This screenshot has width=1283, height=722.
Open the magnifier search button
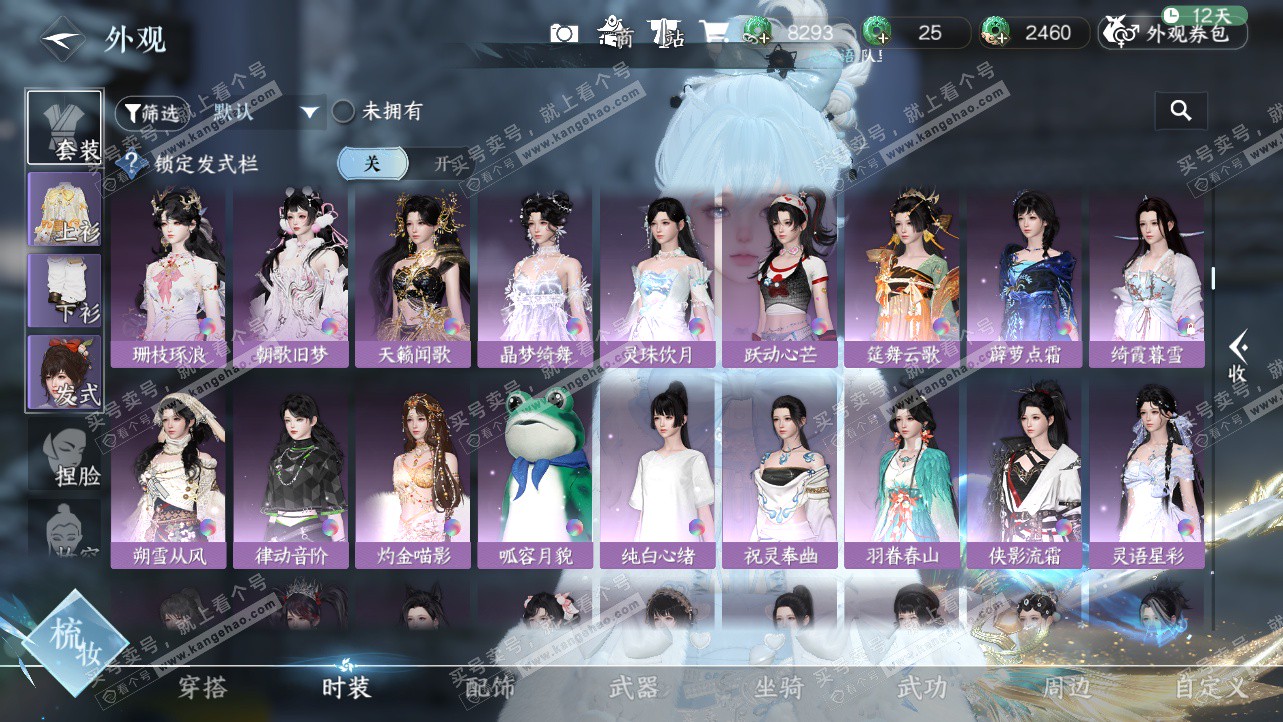1180,111
